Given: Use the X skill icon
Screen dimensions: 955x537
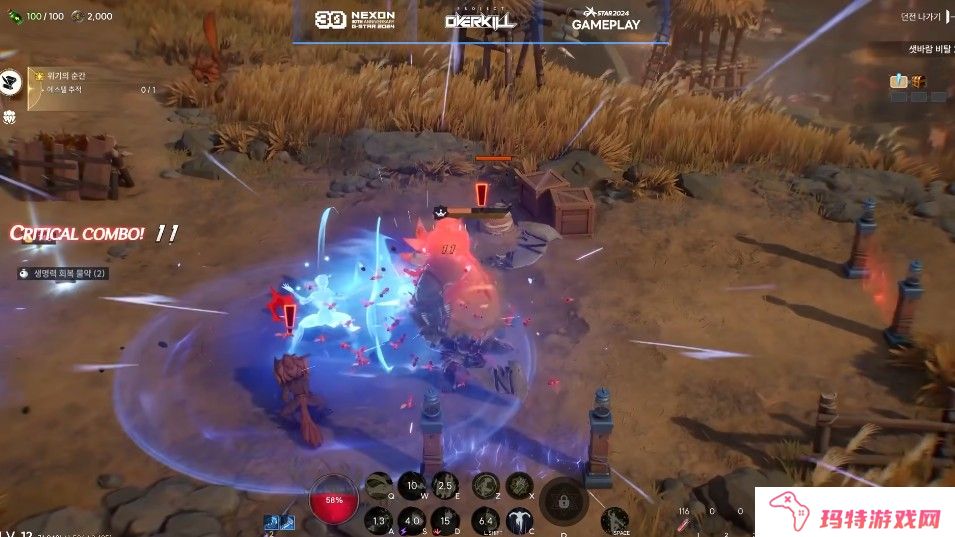Looking at the screenshot, I should [x=519, y=487].
